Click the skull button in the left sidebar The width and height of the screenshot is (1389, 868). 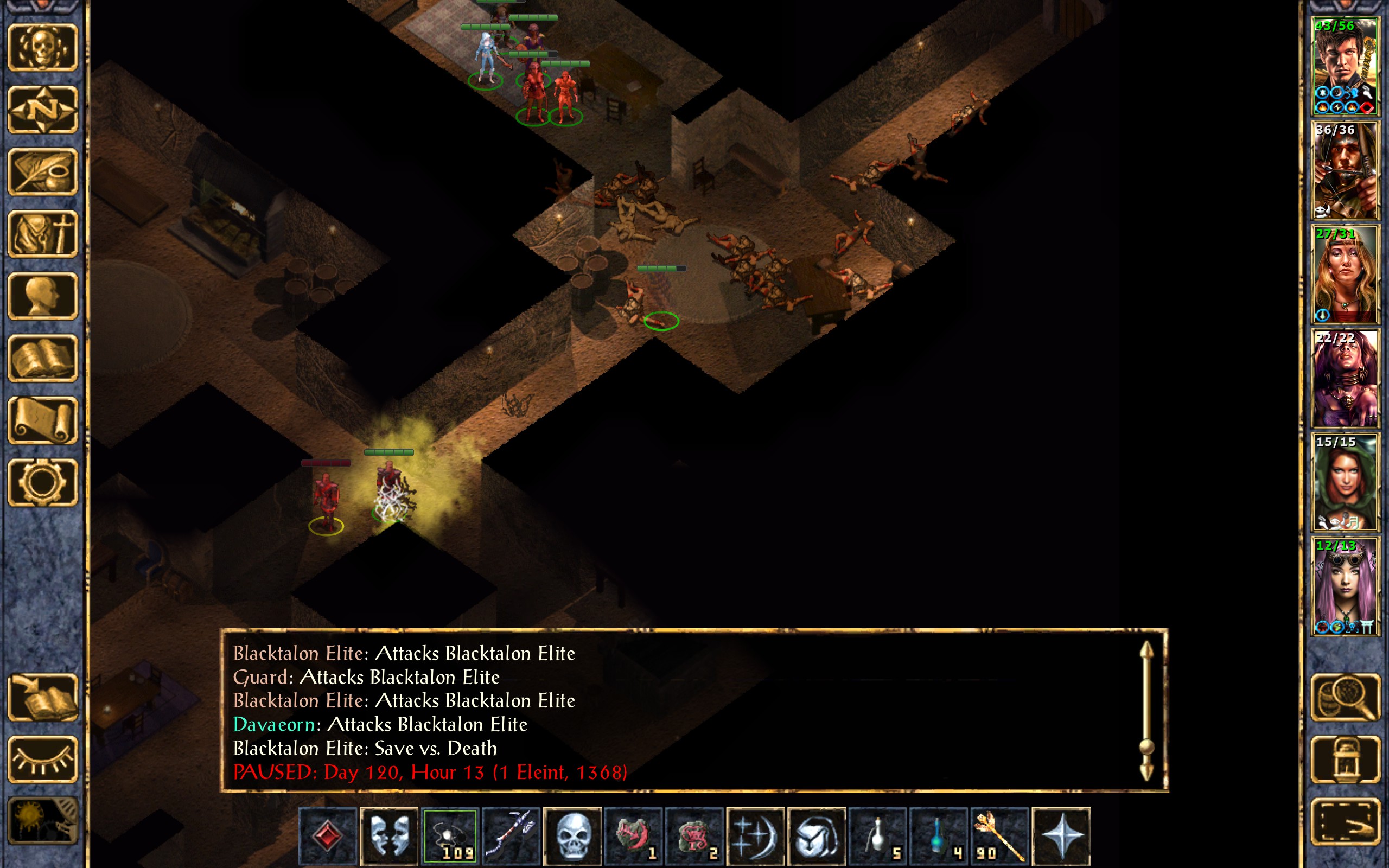43,48
